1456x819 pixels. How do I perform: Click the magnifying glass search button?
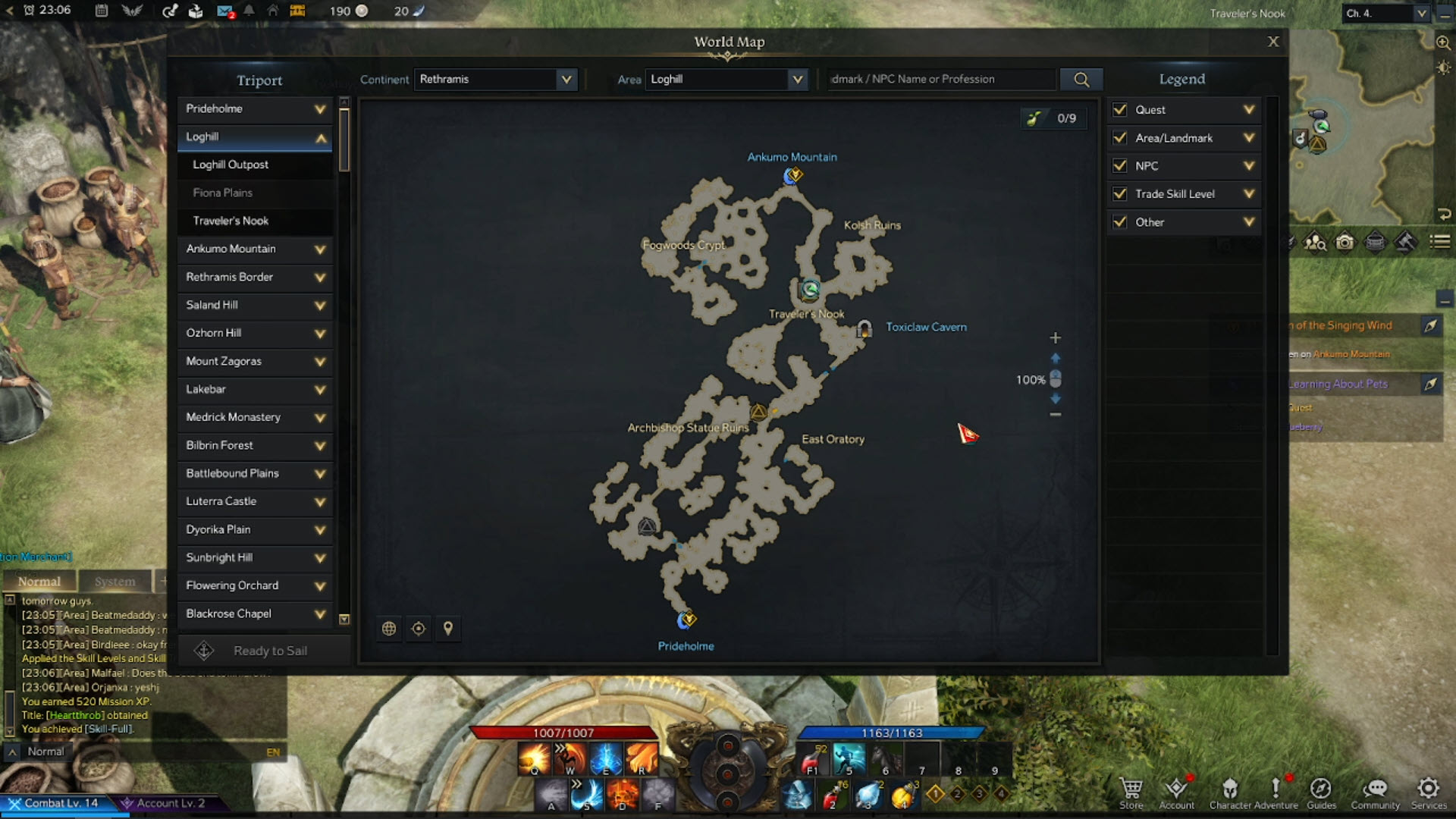[x=1081, y=79]
